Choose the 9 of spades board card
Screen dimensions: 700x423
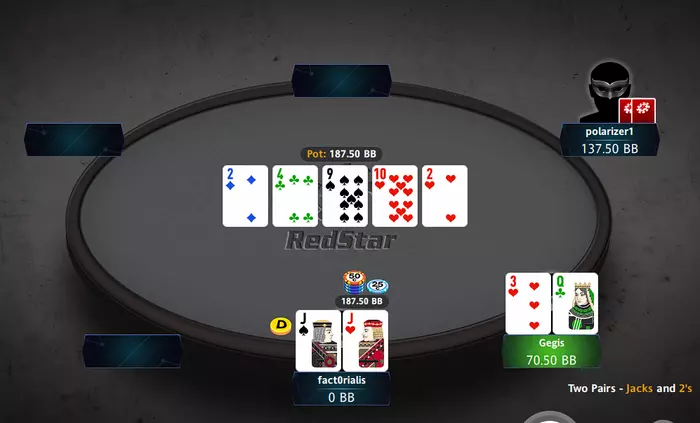click(x=345, y=196)
